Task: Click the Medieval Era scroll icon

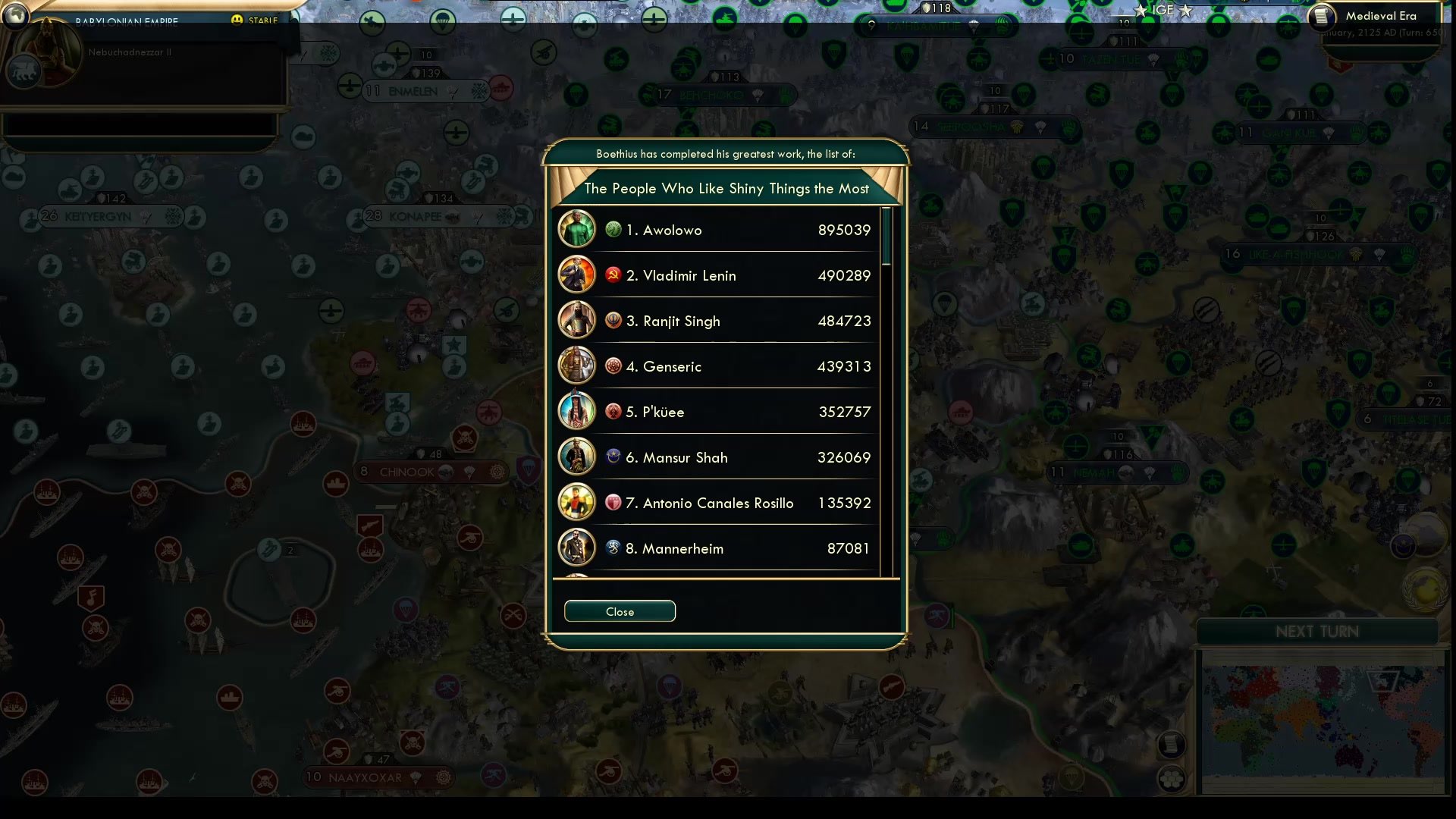Action: coord(1321,17)
